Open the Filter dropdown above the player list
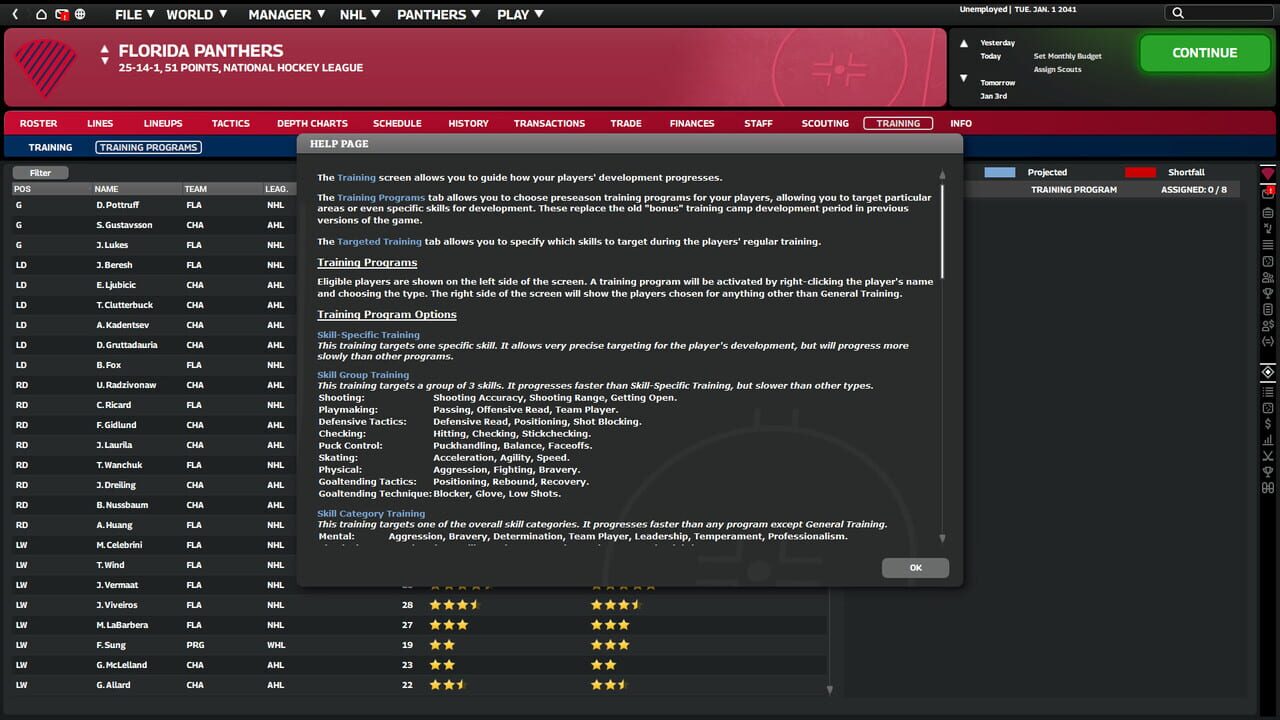This screenshot has height=720, width=1280. tap(39, 172)
